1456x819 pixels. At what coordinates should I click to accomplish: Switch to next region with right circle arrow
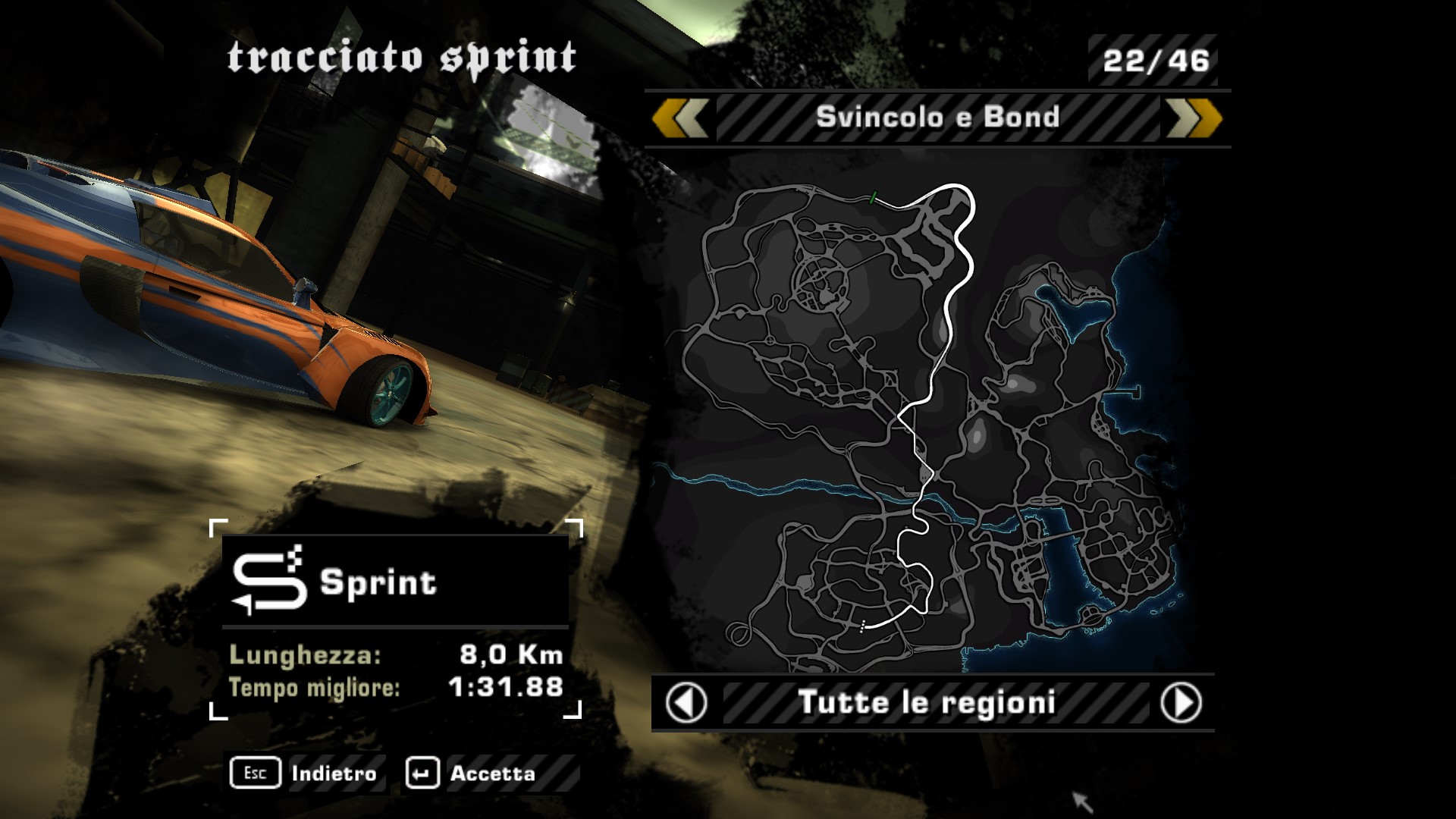click(x=1180, y=703)
